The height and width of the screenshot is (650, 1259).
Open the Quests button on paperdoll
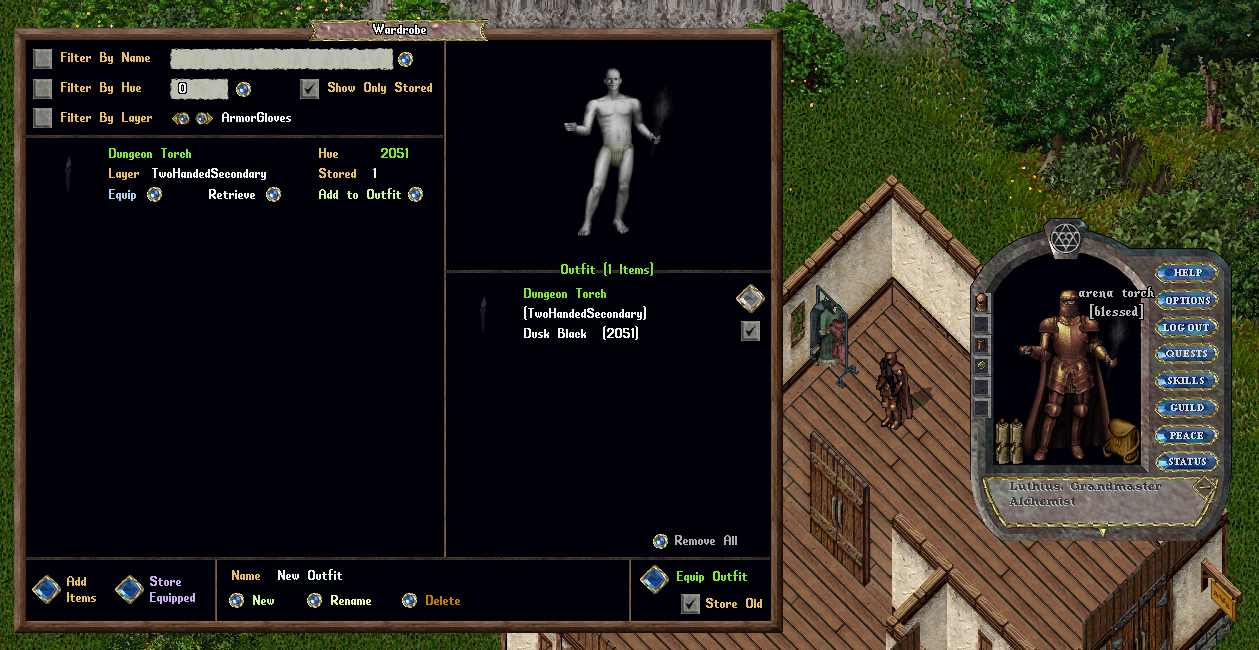(x=1187, y=354)
